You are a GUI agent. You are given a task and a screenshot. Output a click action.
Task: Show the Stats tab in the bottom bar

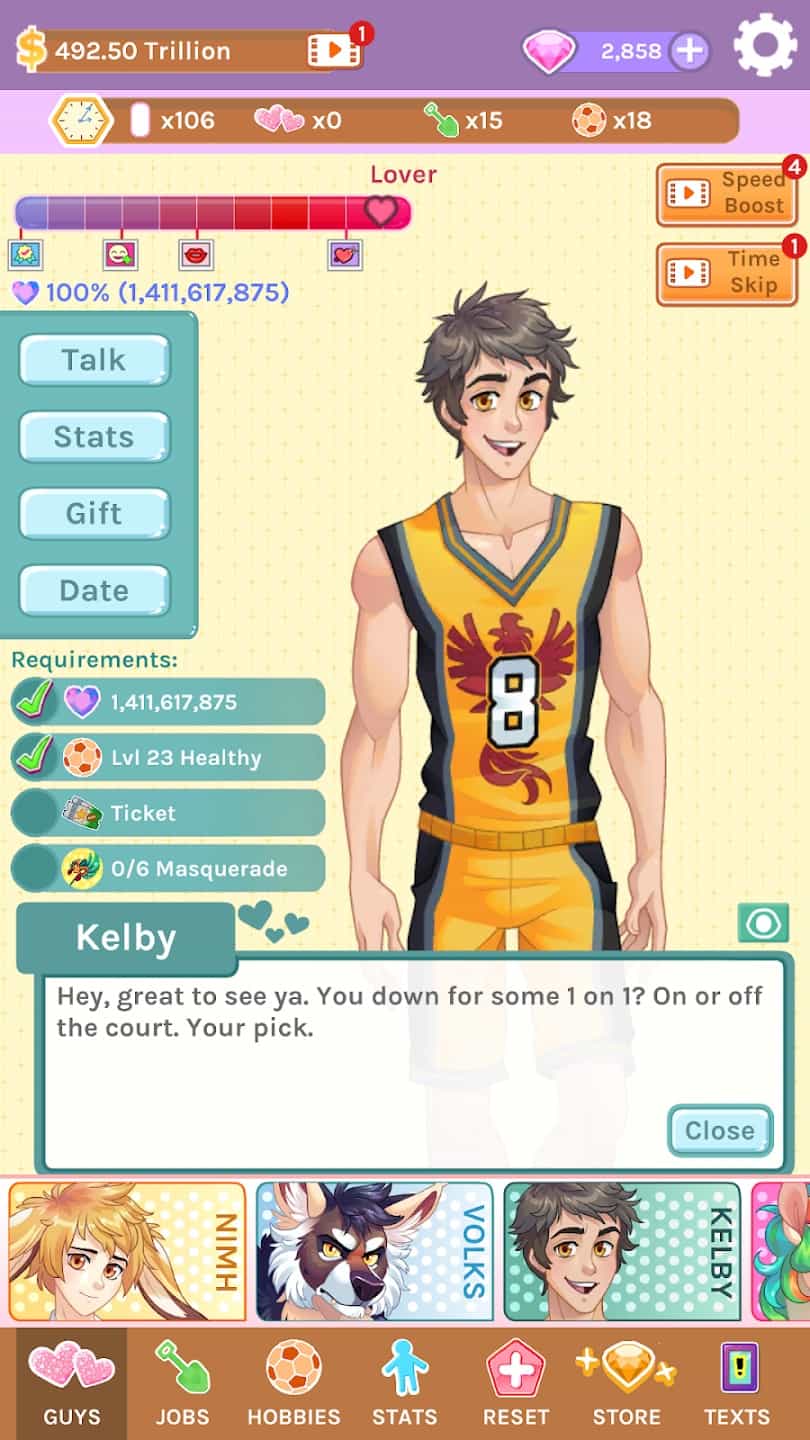click(404, 1385)
